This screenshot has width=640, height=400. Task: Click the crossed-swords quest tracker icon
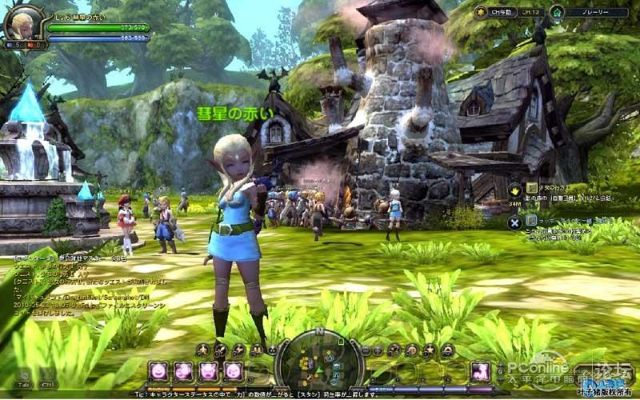(514, 221)
